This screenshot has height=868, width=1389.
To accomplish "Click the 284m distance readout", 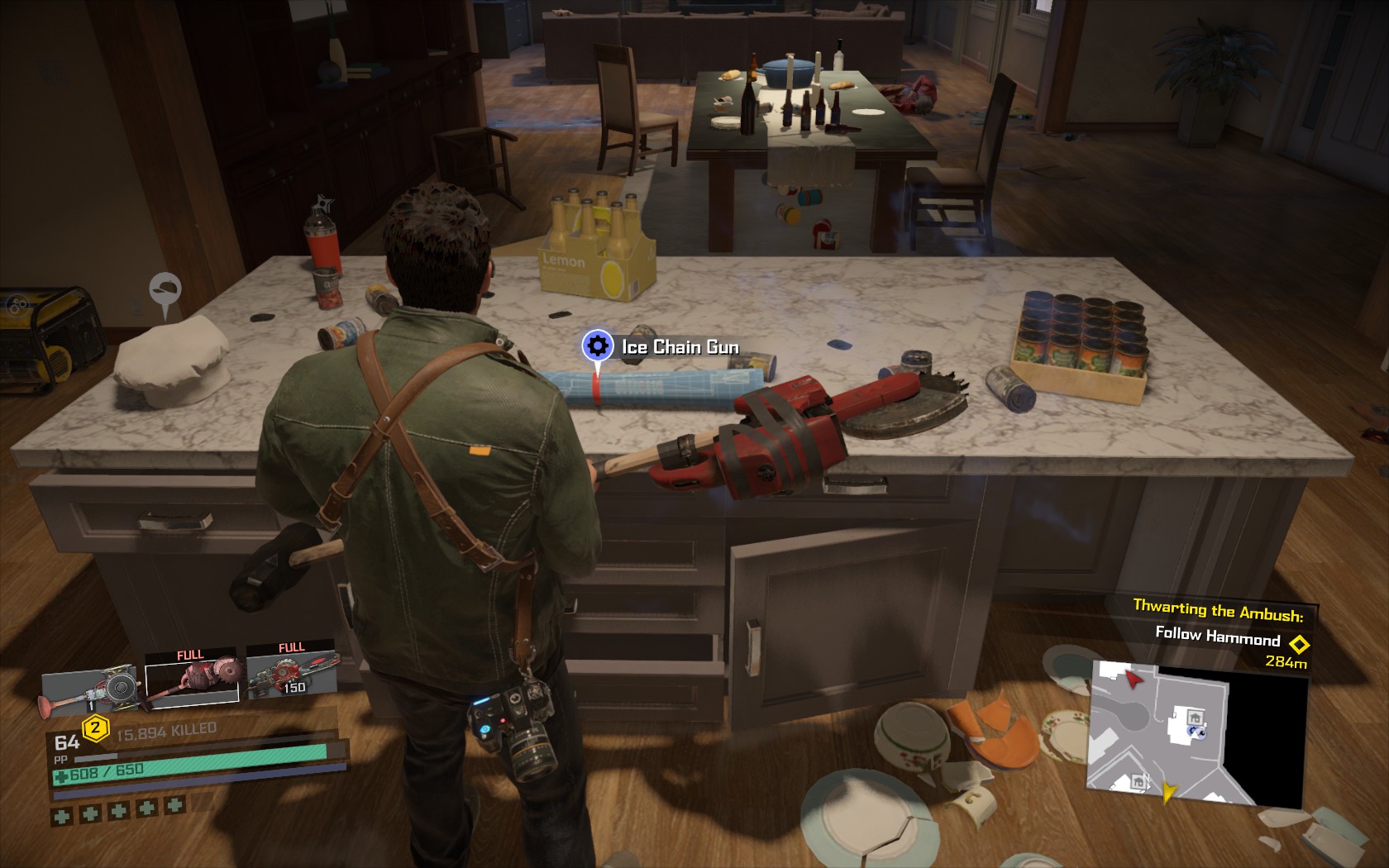I will pos(1286,661).
